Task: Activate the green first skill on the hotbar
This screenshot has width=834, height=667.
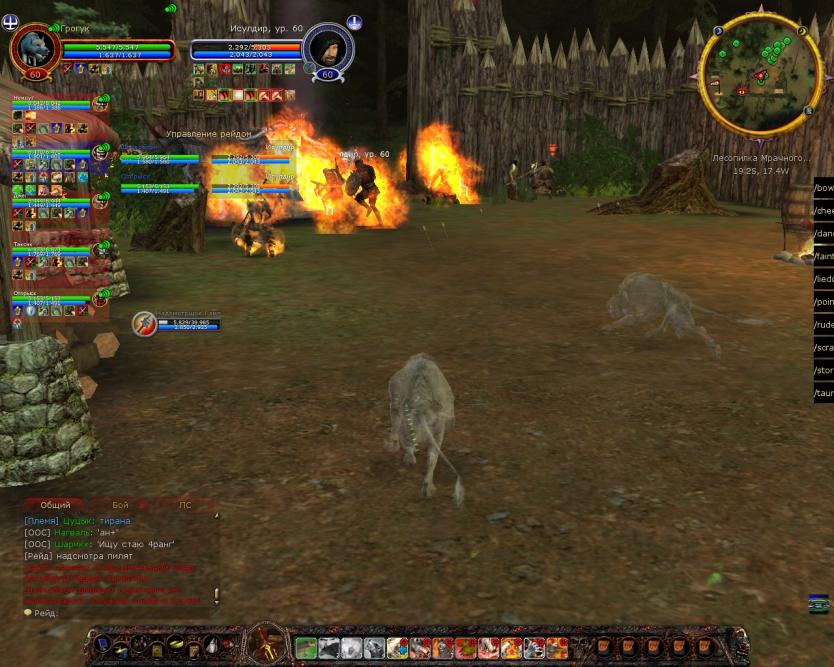Action: tap(306, 648)
